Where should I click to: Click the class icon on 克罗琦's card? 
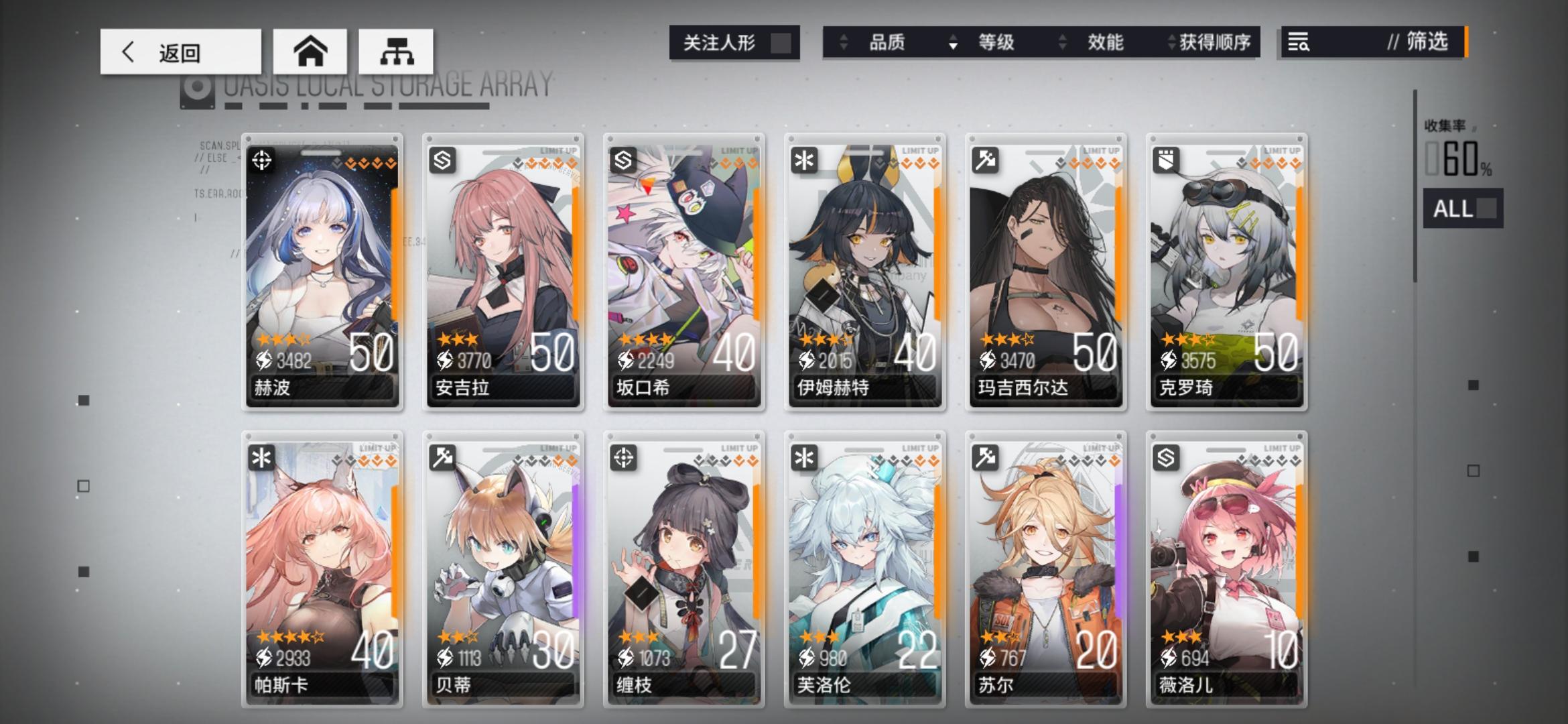(x=1165, y=161)
